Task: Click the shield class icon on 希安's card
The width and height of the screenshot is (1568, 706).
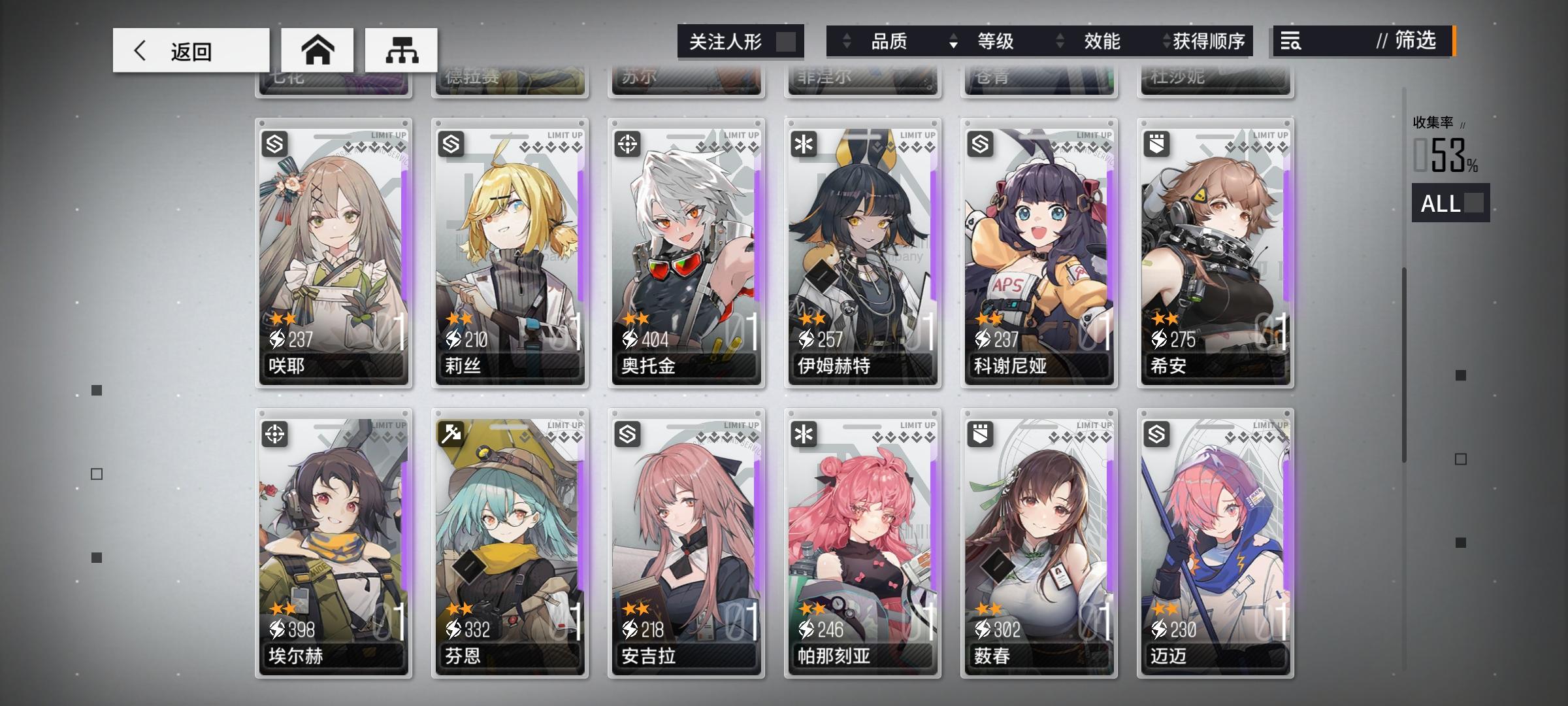Action: coord(1155,143)
